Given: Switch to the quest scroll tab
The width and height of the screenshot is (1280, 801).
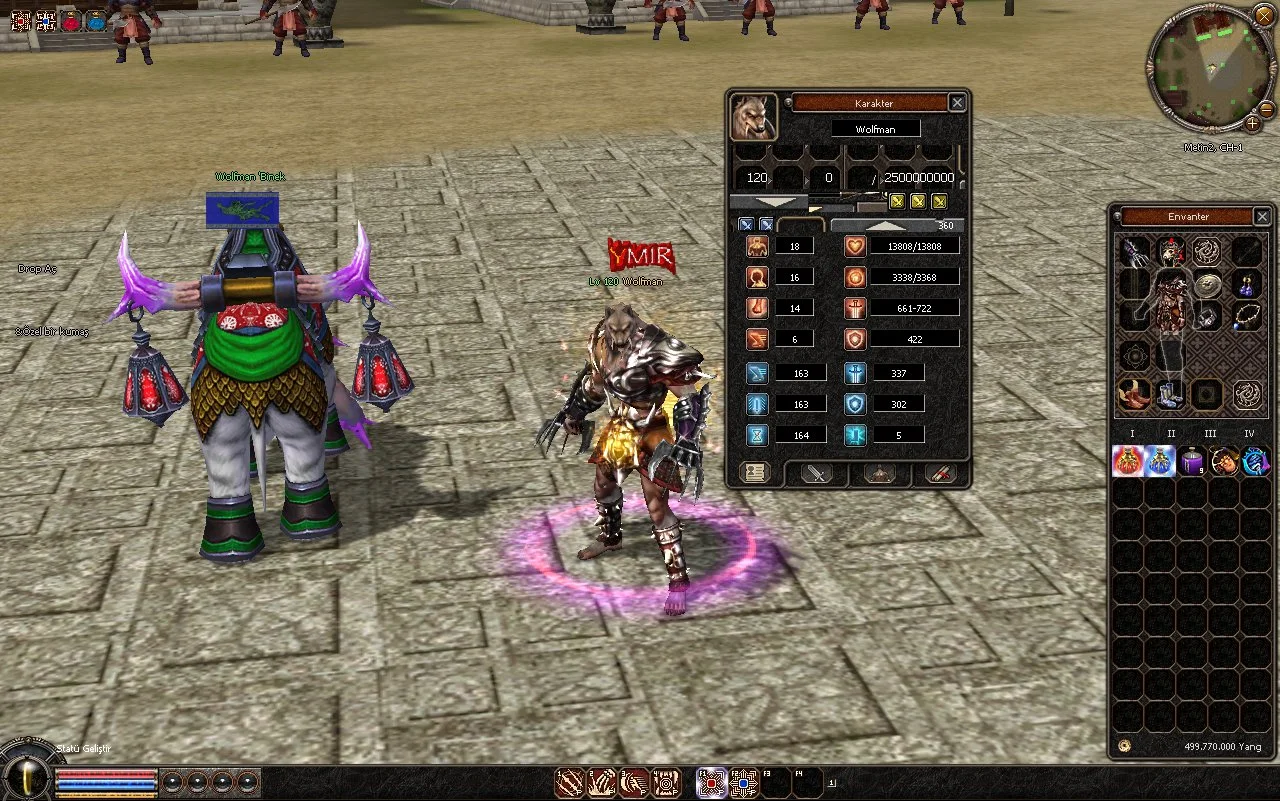Looking at the screenshot, I should [x=940, y=473].
